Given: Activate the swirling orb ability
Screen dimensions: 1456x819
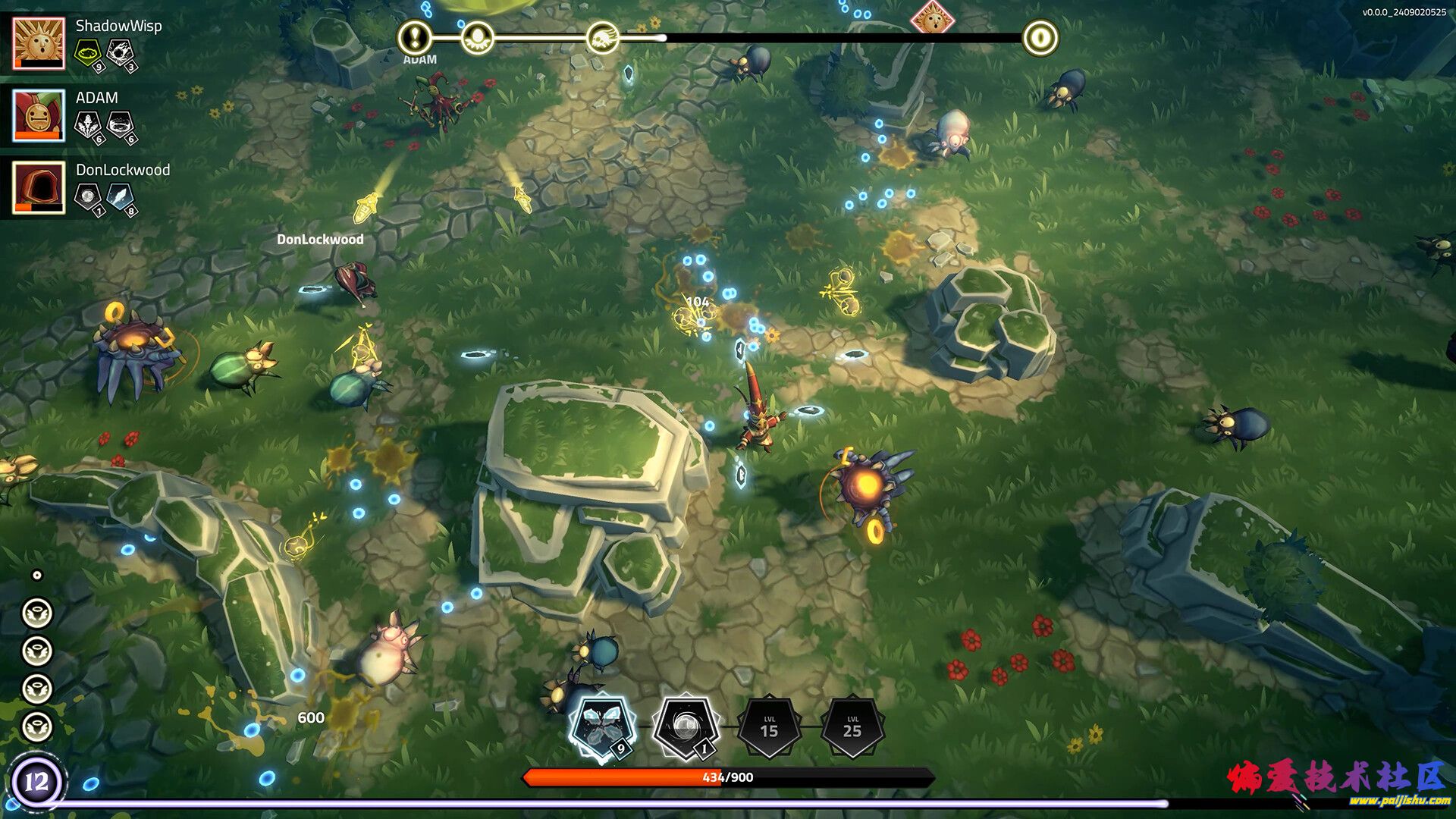Looking at the screenshot, I should 686,726.
